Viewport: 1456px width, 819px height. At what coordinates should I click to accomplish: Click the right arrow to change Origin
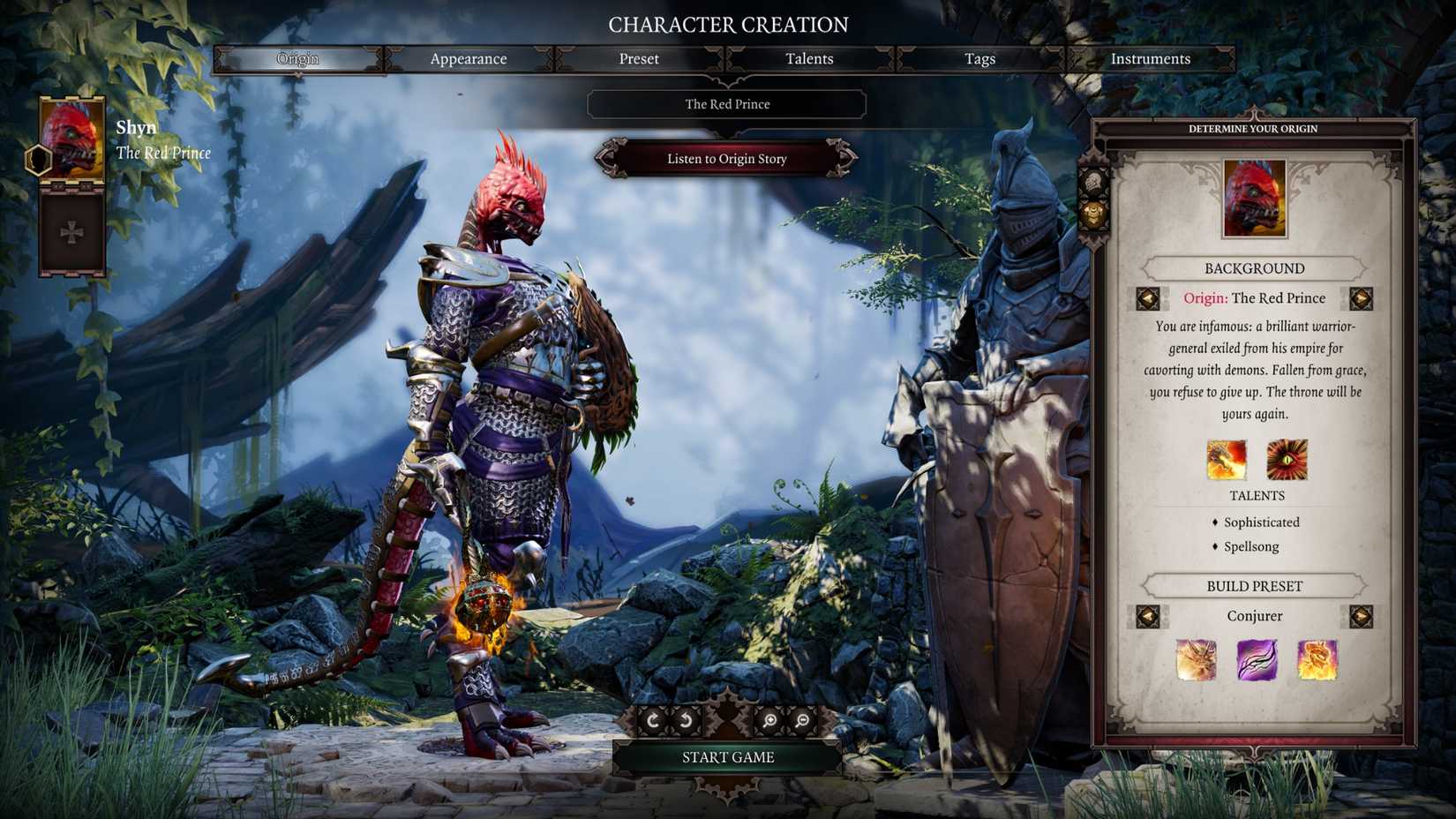1359,299
